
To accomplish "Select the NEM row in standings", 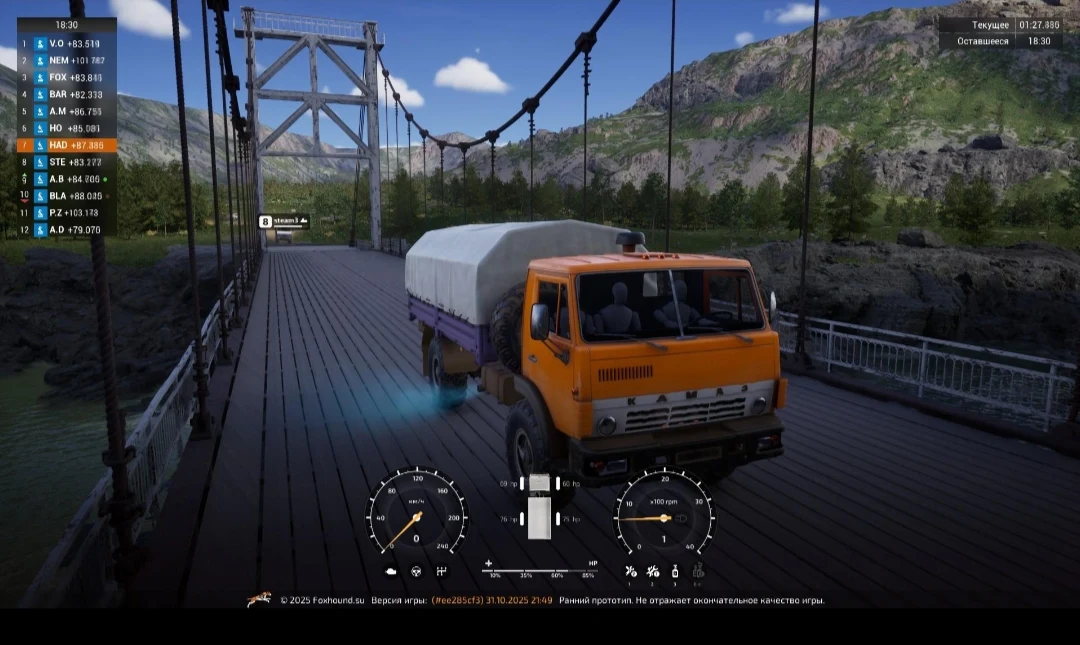I will (x=67, y=61).
